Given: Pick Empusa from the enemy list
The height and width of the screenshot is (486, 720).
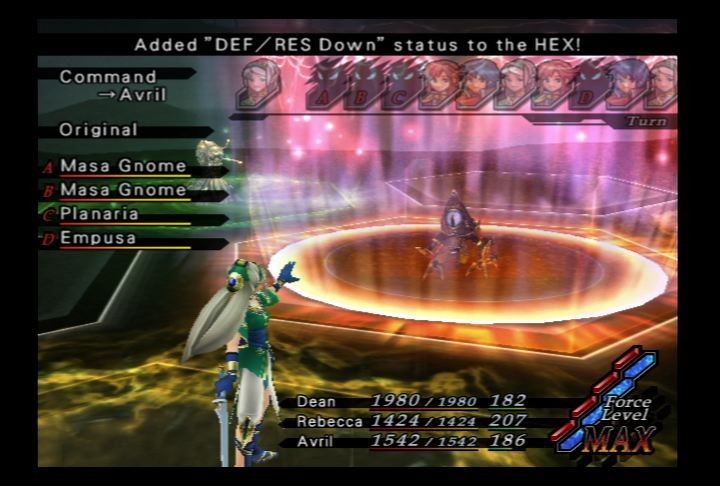Looking at the screenshot, I should point(98,239).
